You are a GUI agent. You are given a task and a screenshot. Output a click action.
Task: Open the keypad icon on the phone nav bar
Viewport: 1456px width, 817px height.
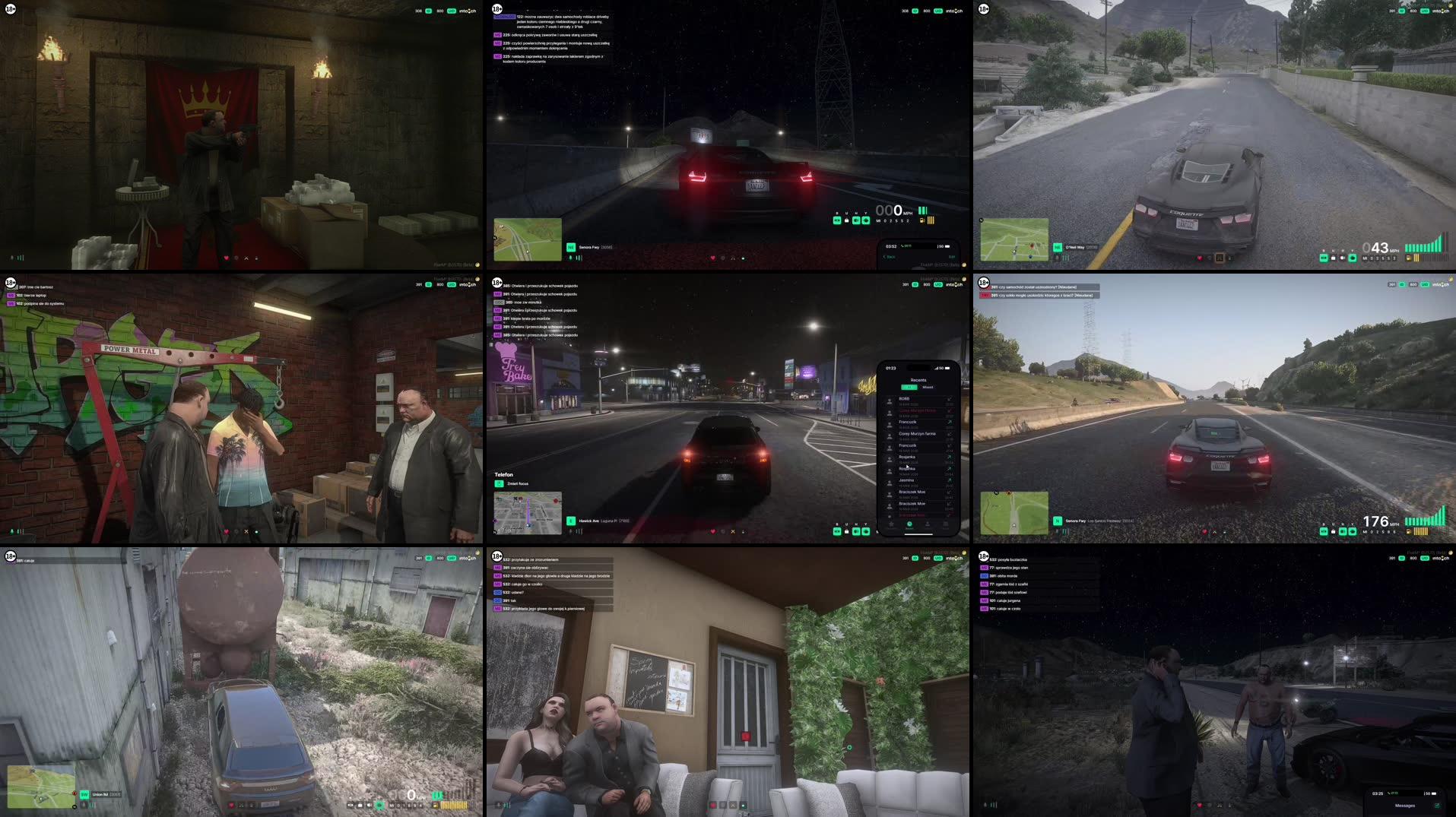click(x=946, y=524)
